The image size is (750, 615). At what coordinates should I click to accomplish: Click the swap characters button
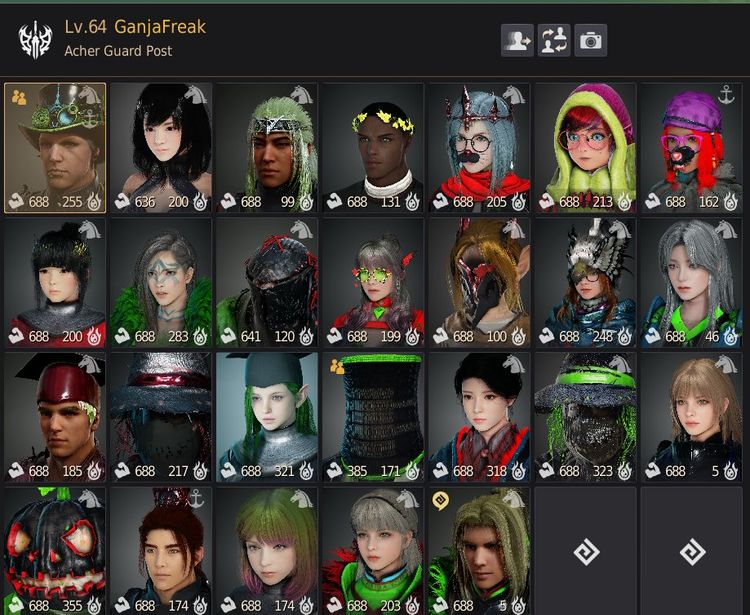[x=554, y=40]
